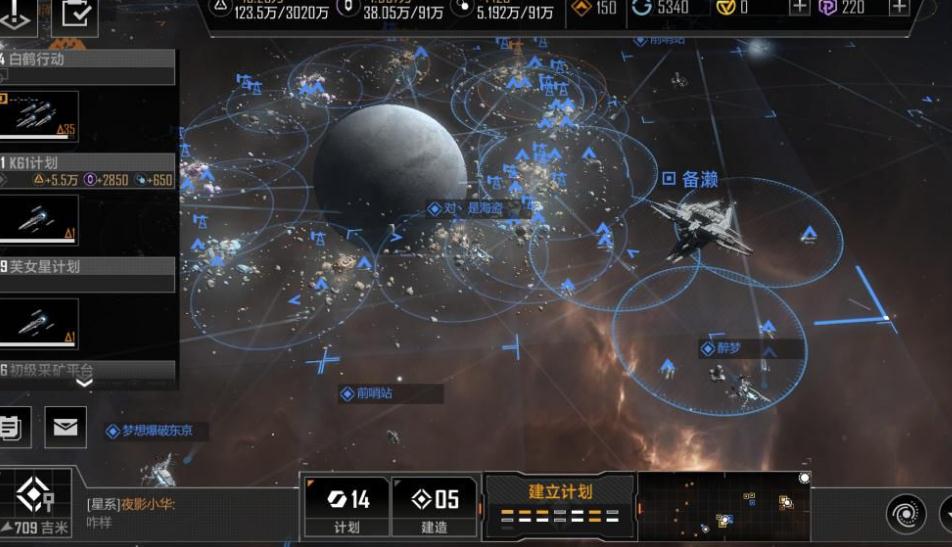Open the mail envelope icon
This screenshot has height=547, width=952.
click(x=64, y=428)
